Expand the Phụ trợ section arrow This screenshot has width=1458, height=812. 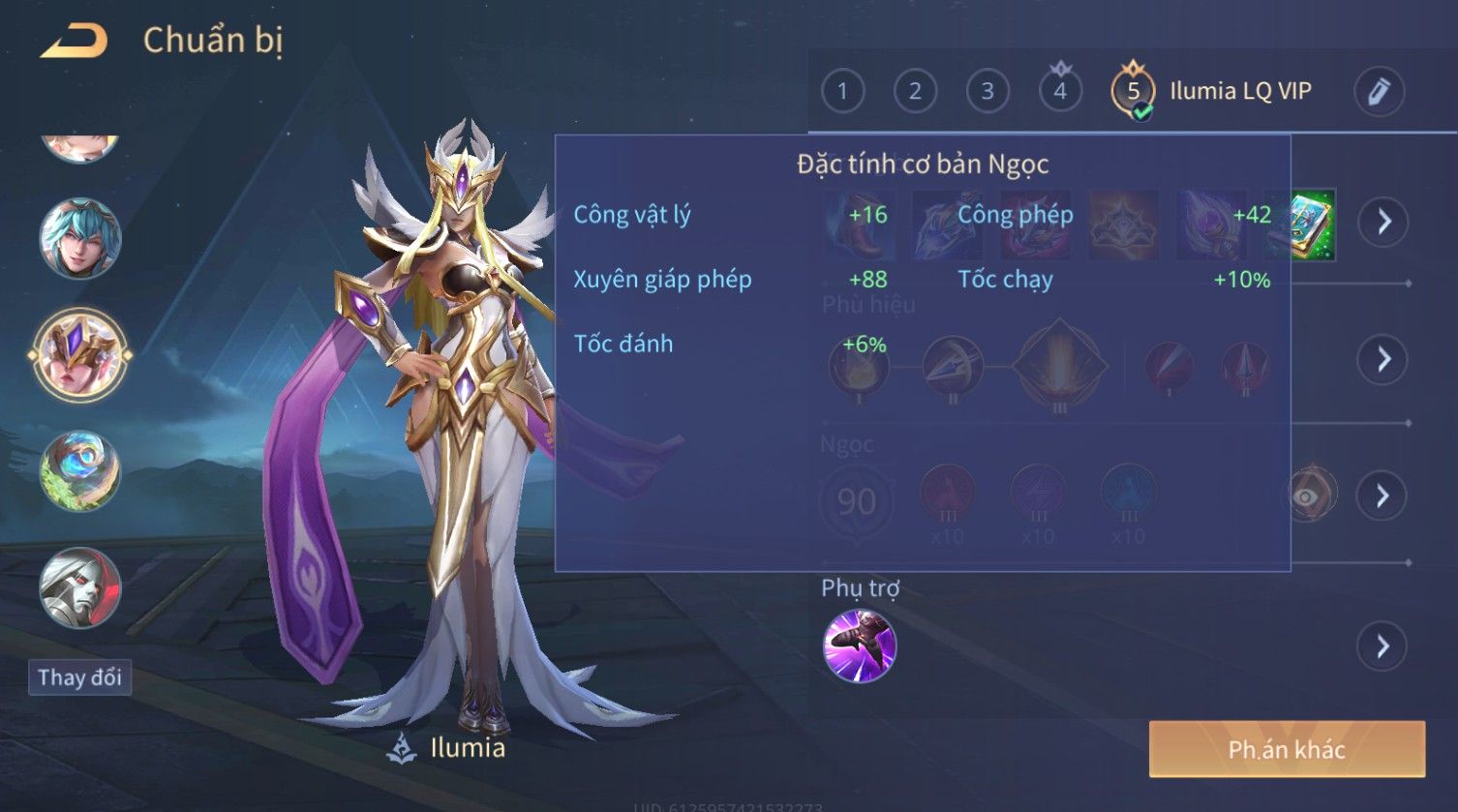click(x=1383, y=646)
